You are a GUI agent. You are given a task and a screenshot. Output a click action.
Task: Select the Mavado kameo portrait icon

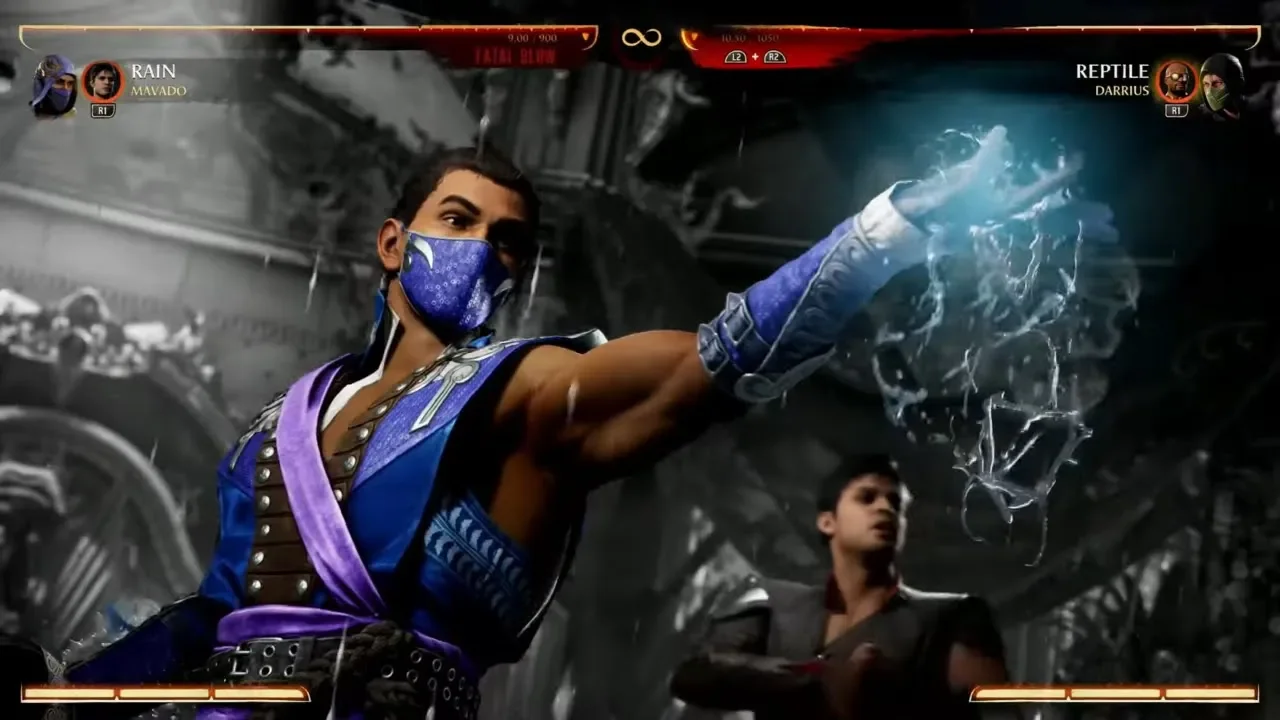coord(102,81)
